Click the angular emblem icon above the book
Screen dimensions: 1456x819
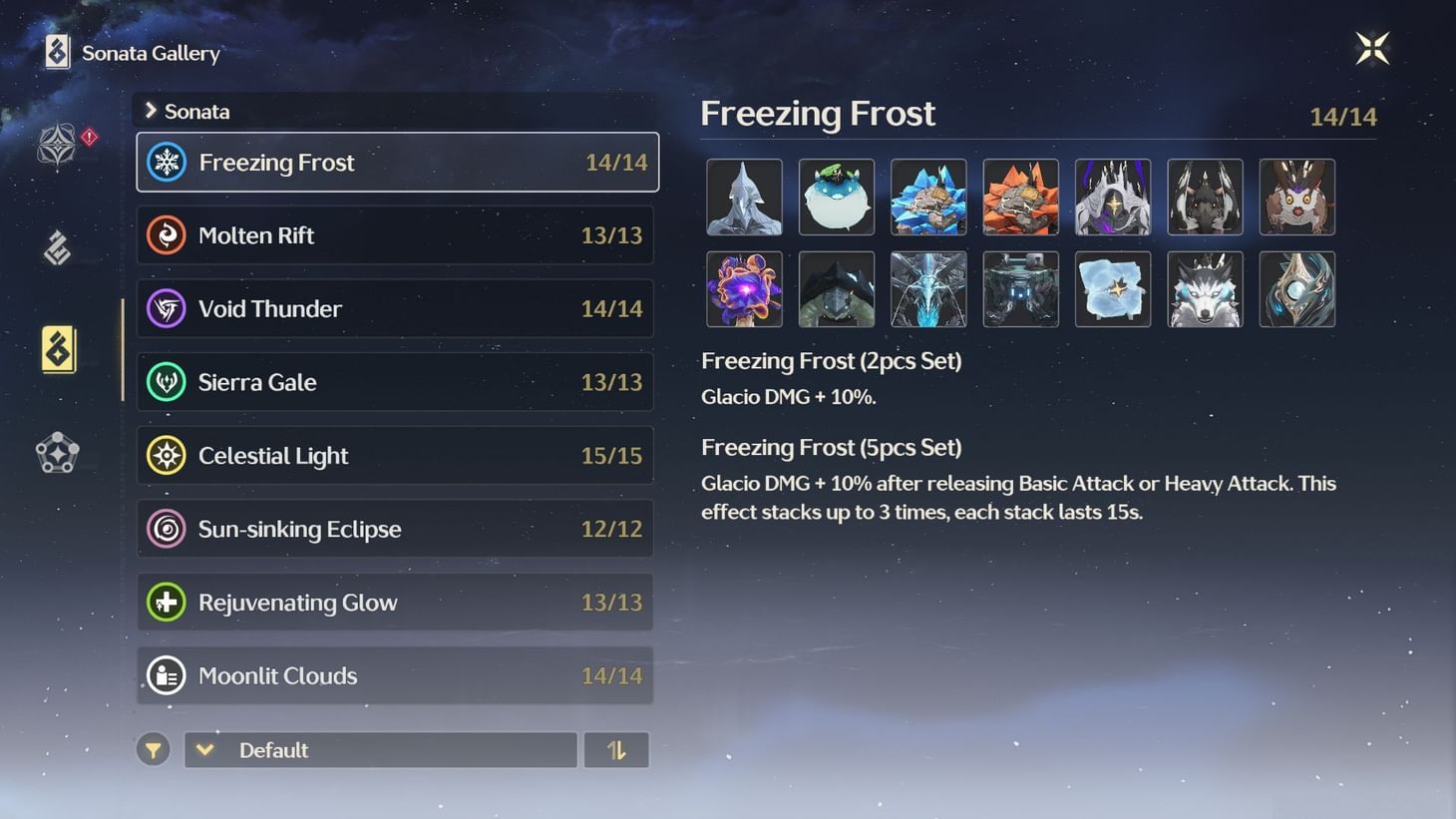[58, 246]
